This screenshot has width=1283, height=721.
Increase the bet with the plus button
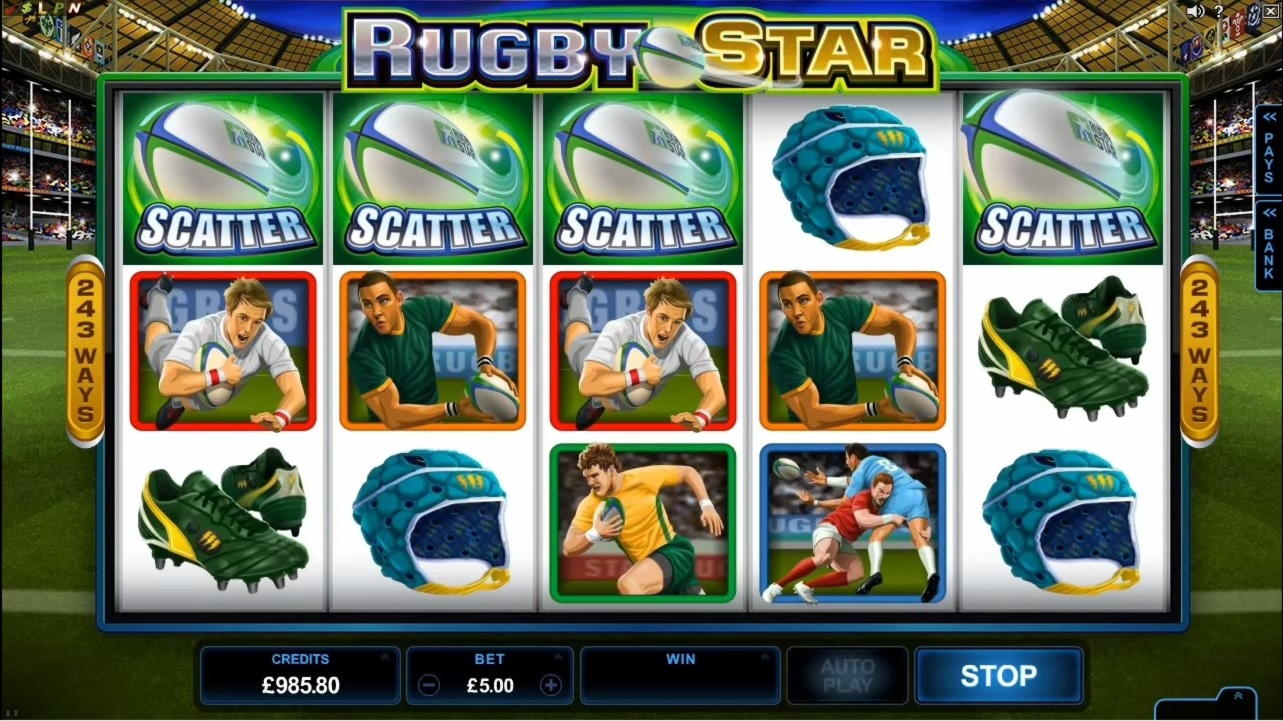click(550, 686)
